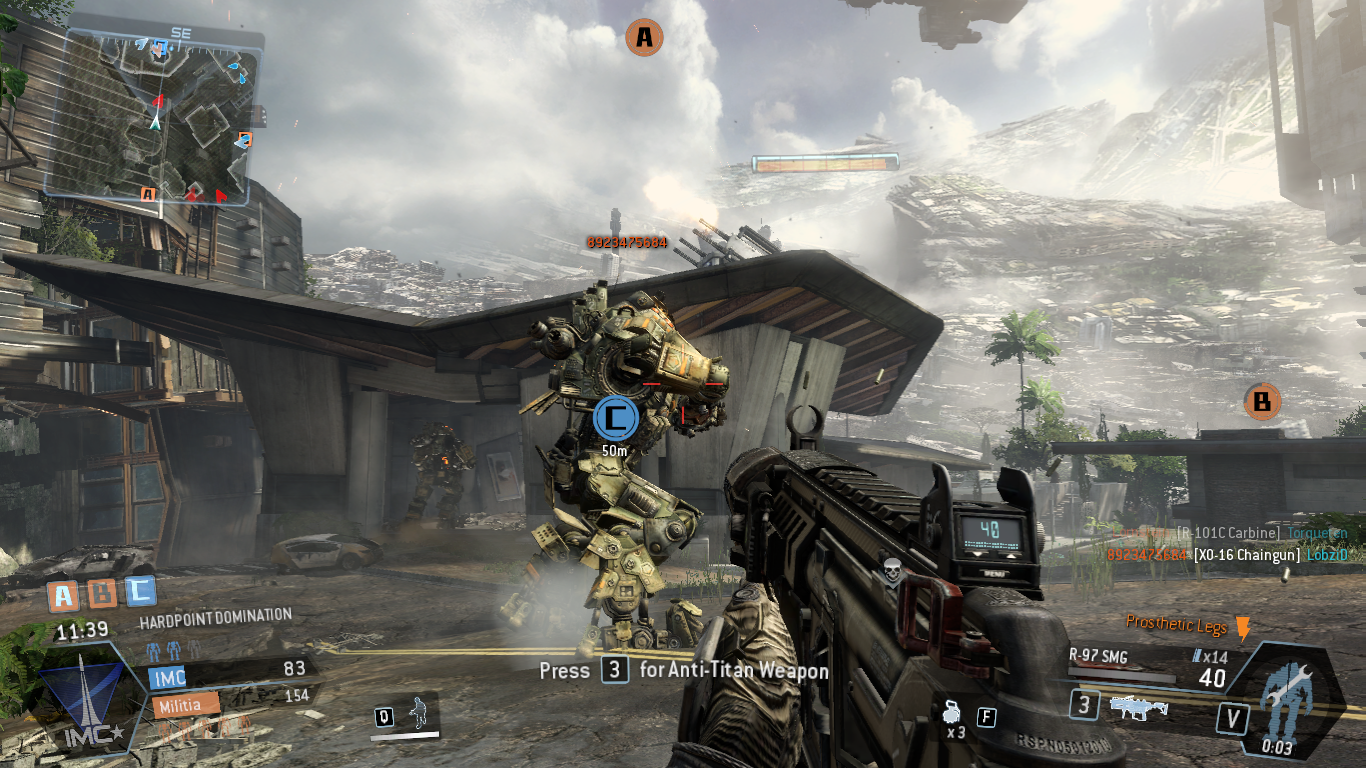Select the round hardpoint B waypoint marker
Image resolution: width=1366 pixels, height=768 pixels.
[1262, 402]
